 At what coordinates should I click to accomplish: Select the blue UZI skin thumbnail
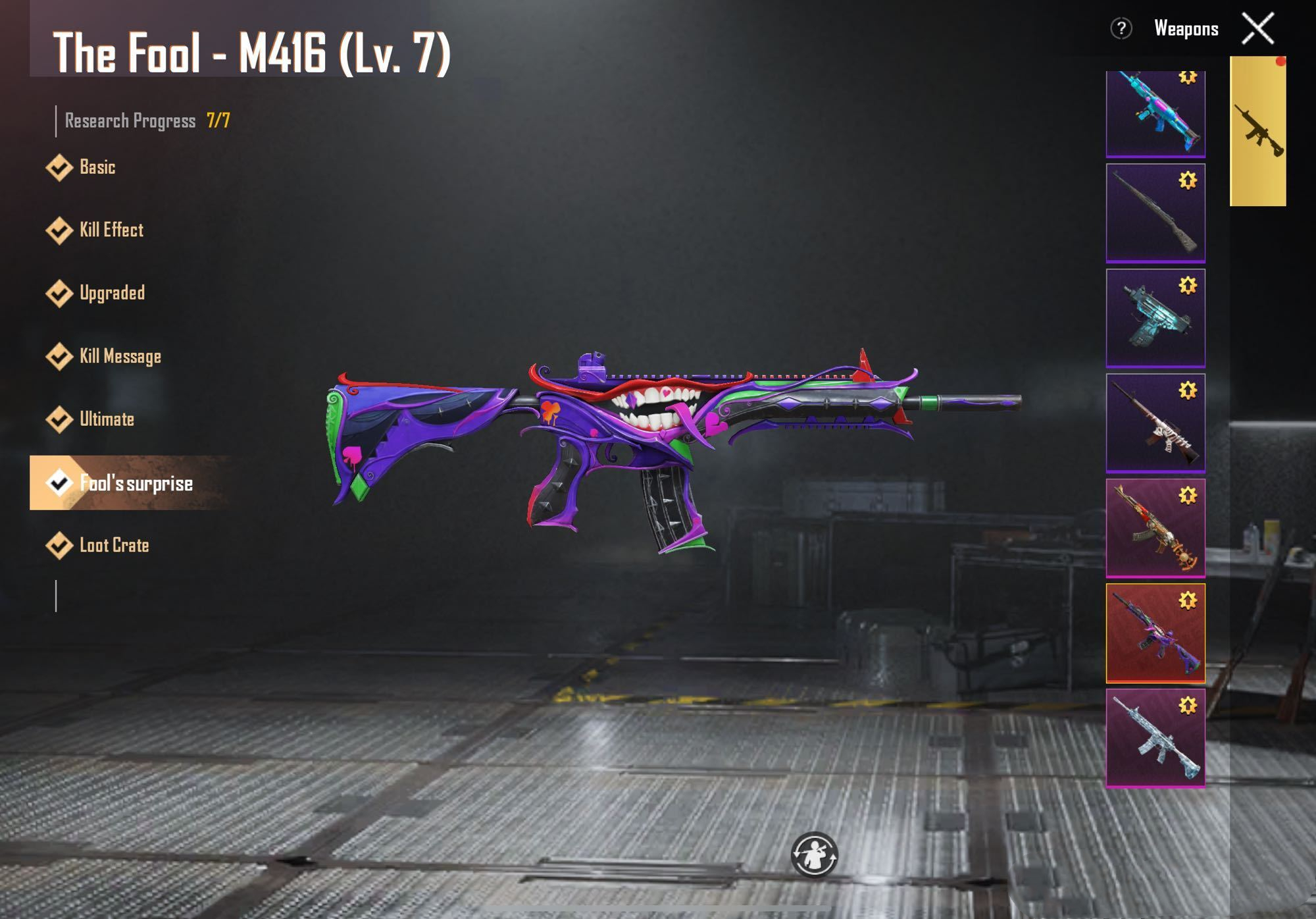[1155, 318]
